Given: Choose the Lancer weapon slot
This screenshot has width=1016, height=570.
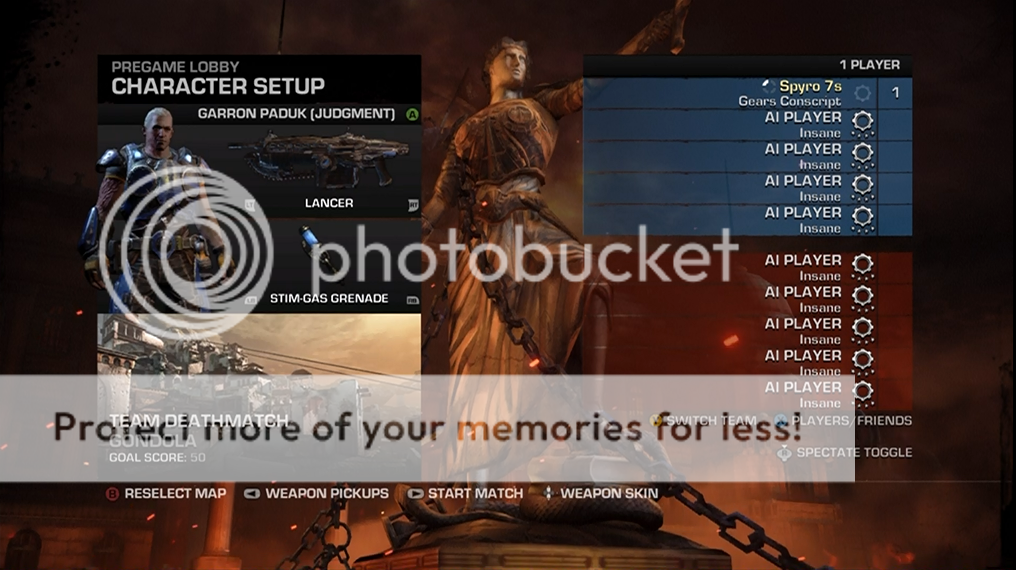Looking at the screenshot, I should [320, 170].
